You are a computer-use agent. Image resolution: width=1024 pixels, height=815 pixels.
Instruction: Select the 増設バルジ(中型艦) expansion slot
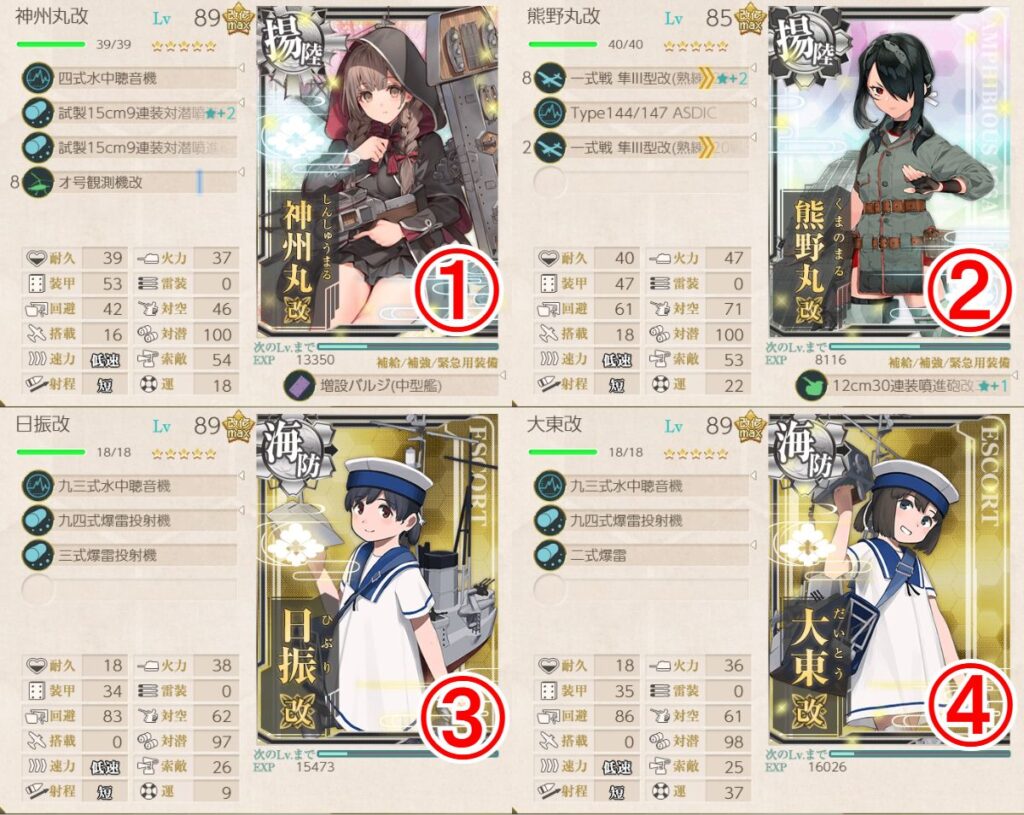pos(395,384)
